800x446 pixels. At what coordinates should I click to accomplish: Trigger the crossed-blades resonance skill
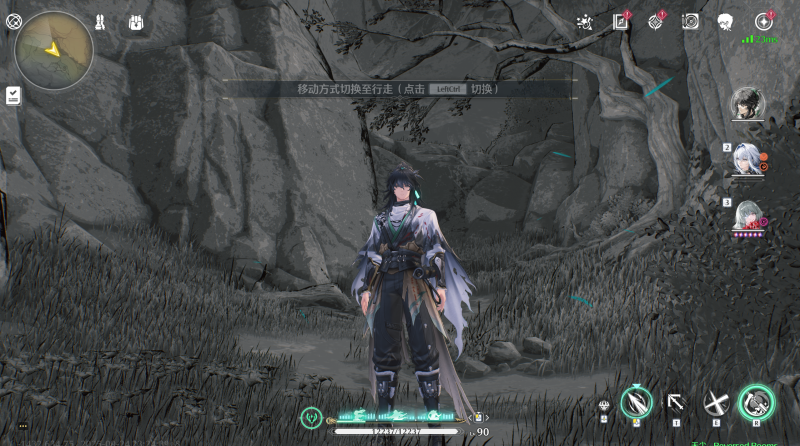pos(715,402)
